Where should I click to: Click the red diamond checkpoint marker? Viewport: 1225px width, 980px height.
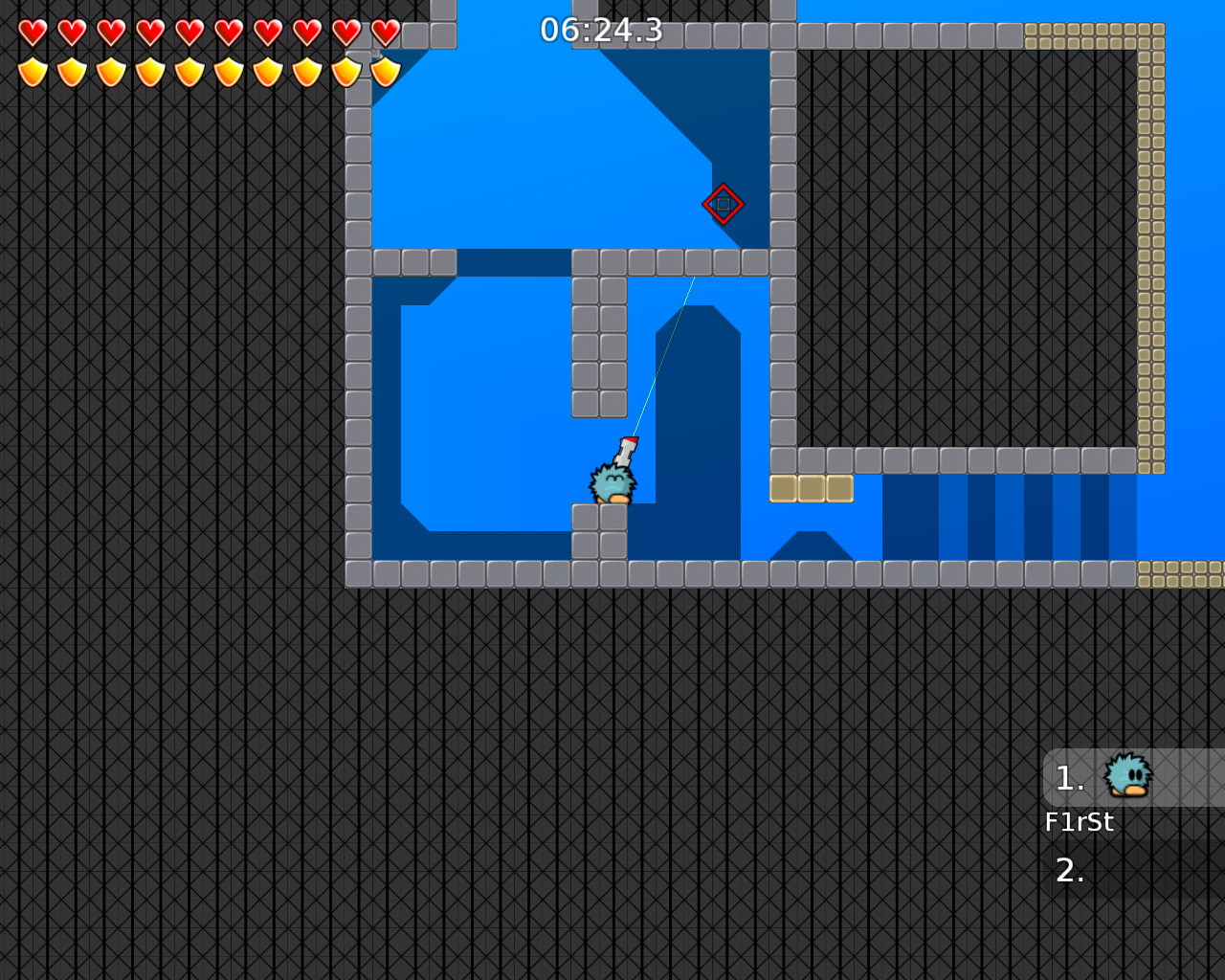click(724, 203)
